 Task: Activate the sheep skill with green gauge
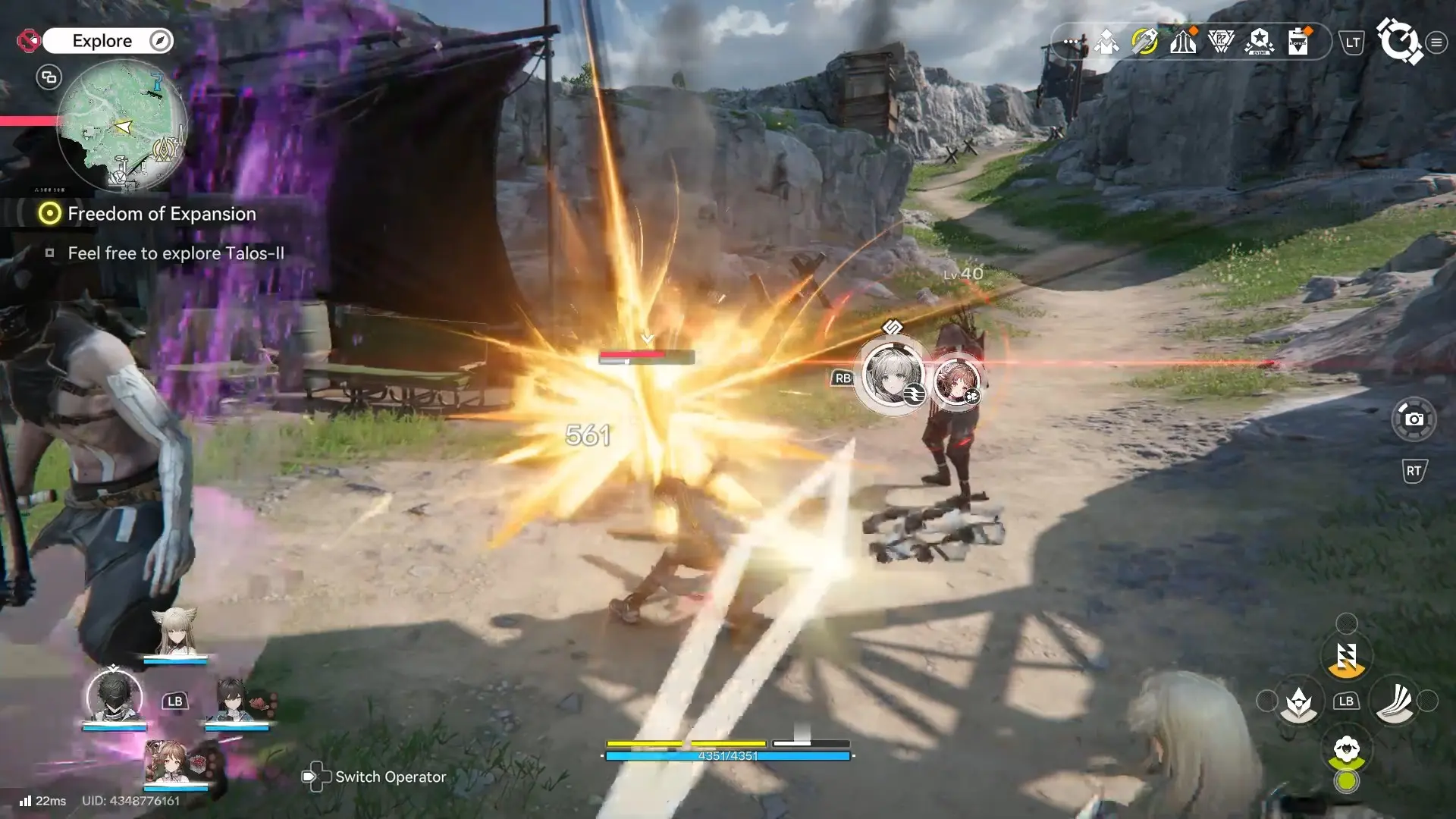click(1346, 751)
